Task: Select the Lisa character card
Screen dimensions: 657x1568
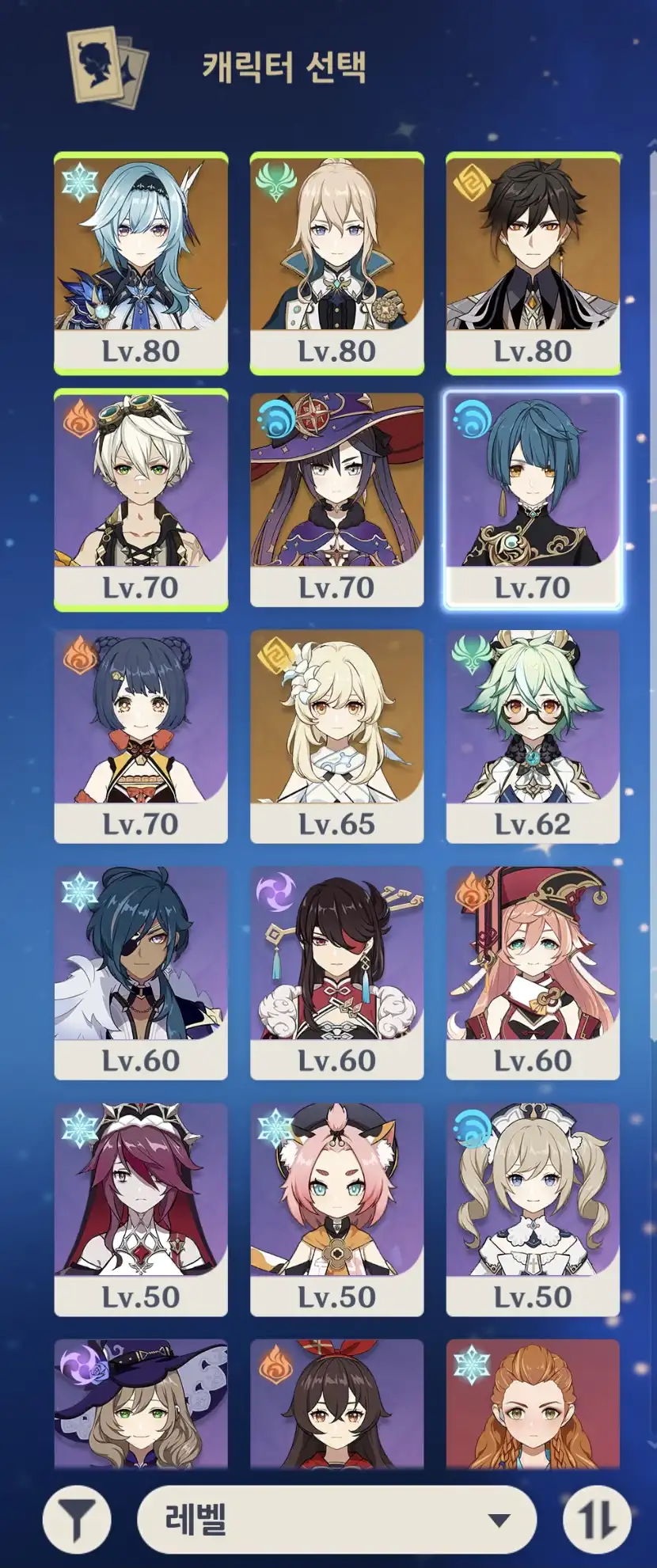Action: (141, 1403)
